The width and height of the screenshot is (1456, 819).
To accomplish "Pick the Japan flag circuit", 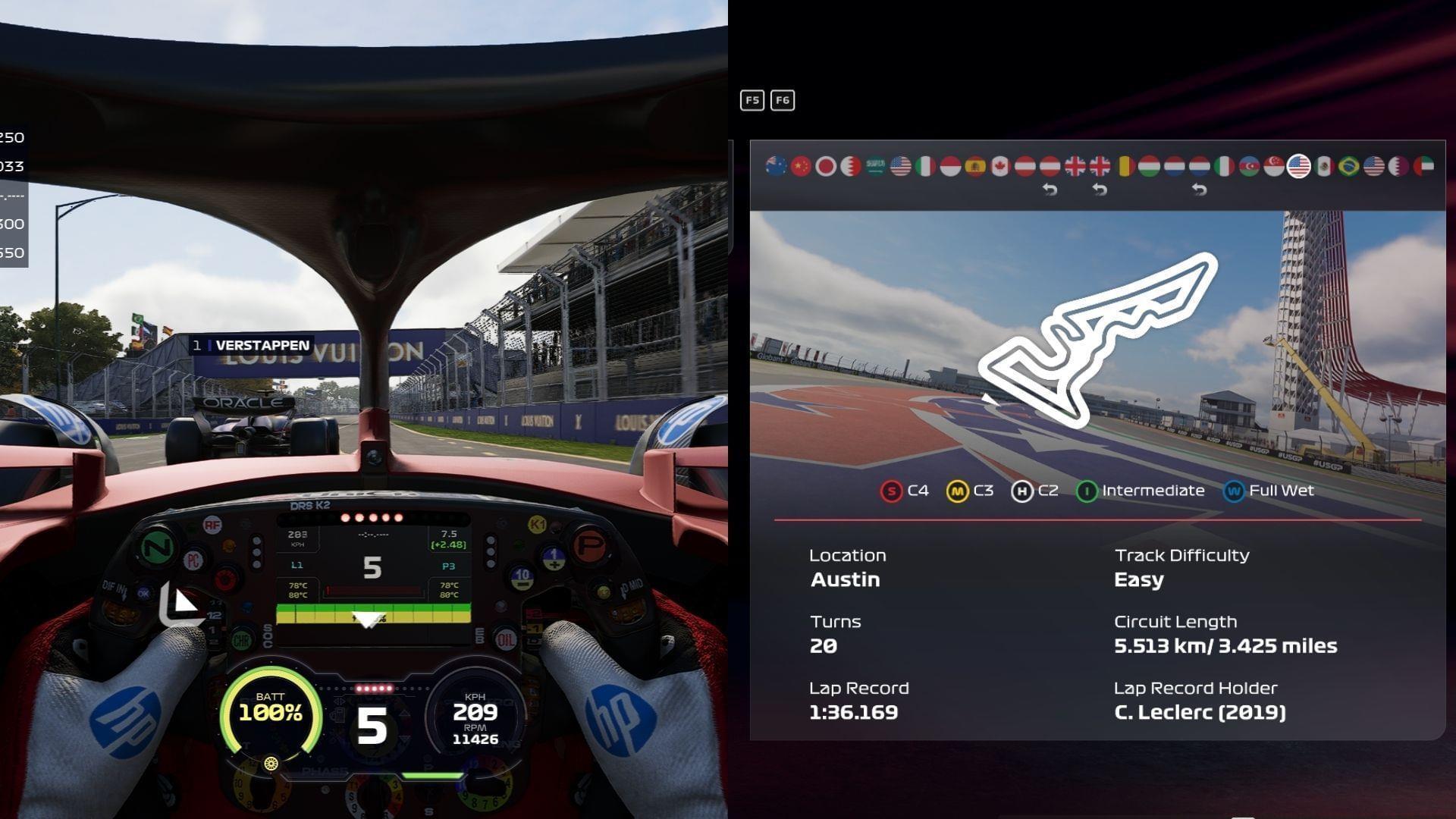I will click(826, 166).
